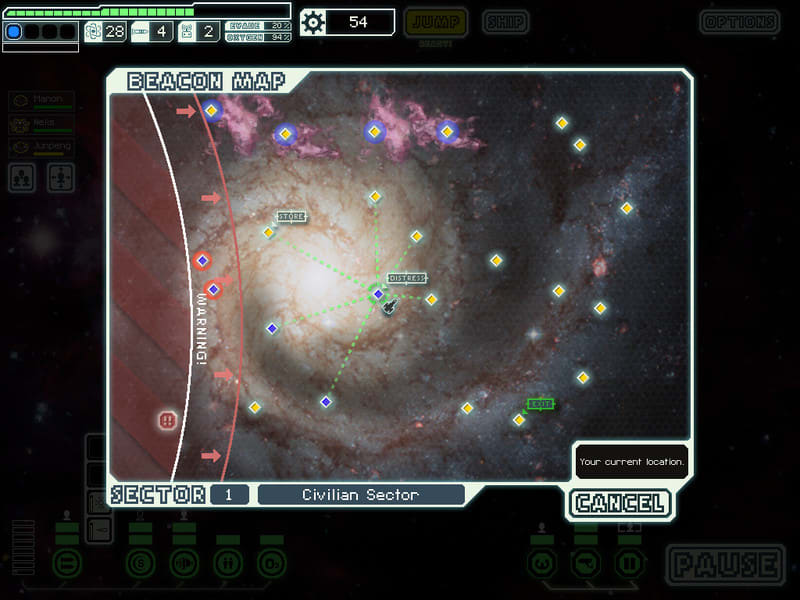800x600 pixels.
Task: Click the ship icon at current location
Action: pos(390,305)
